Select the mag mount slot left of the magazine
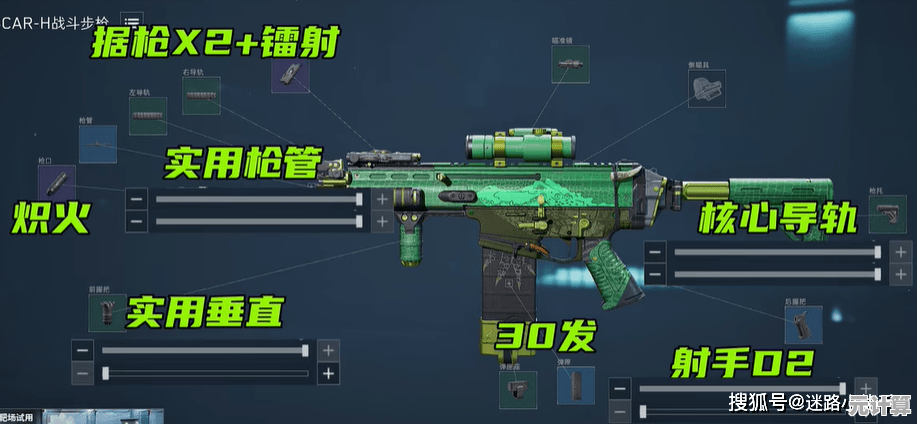 click(519, 390)
